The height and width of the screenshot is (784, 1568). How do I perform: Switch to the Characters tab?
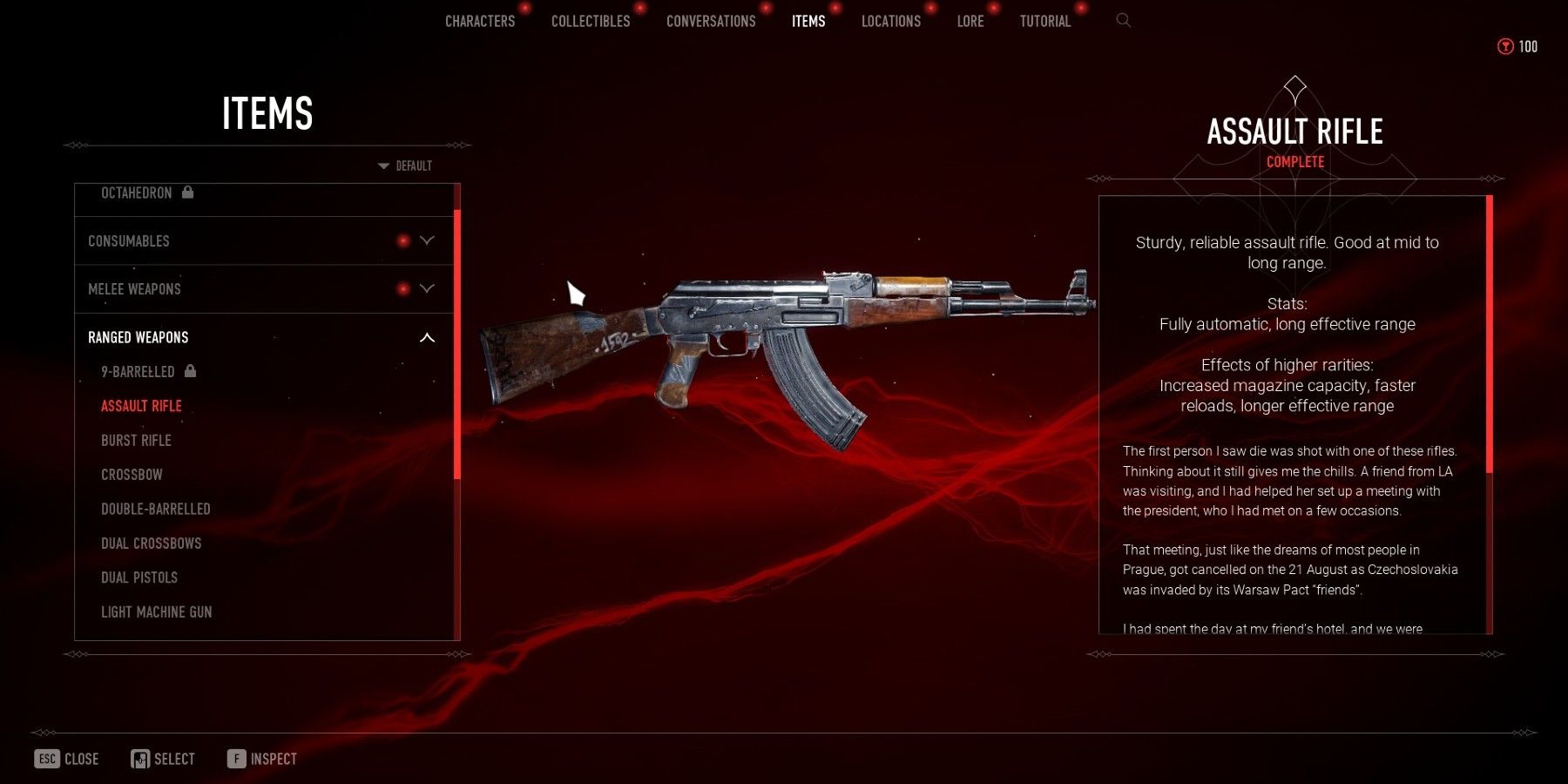pos(480,21)
